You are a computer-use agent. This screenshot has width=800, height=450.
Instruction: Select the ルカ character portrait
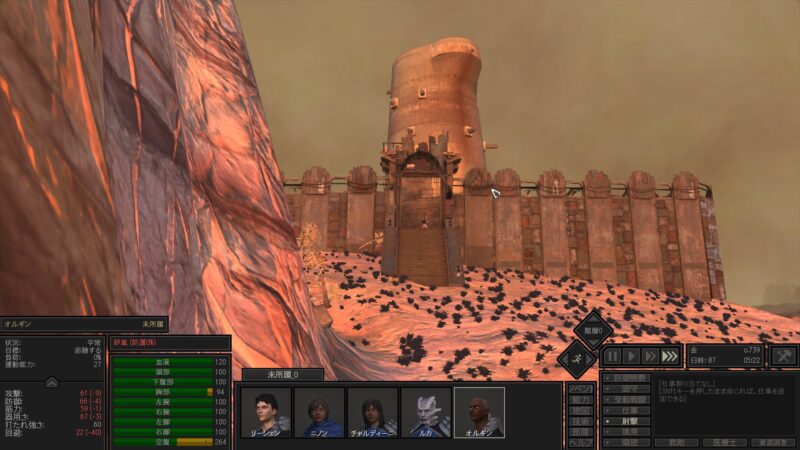pos(426,412)
